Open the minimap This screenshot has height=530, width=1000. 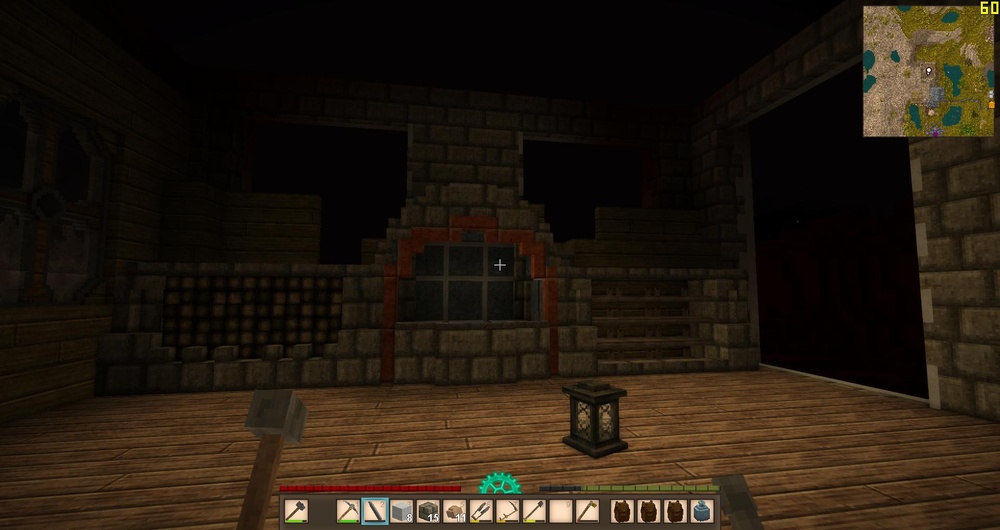[x=928, y=71]
